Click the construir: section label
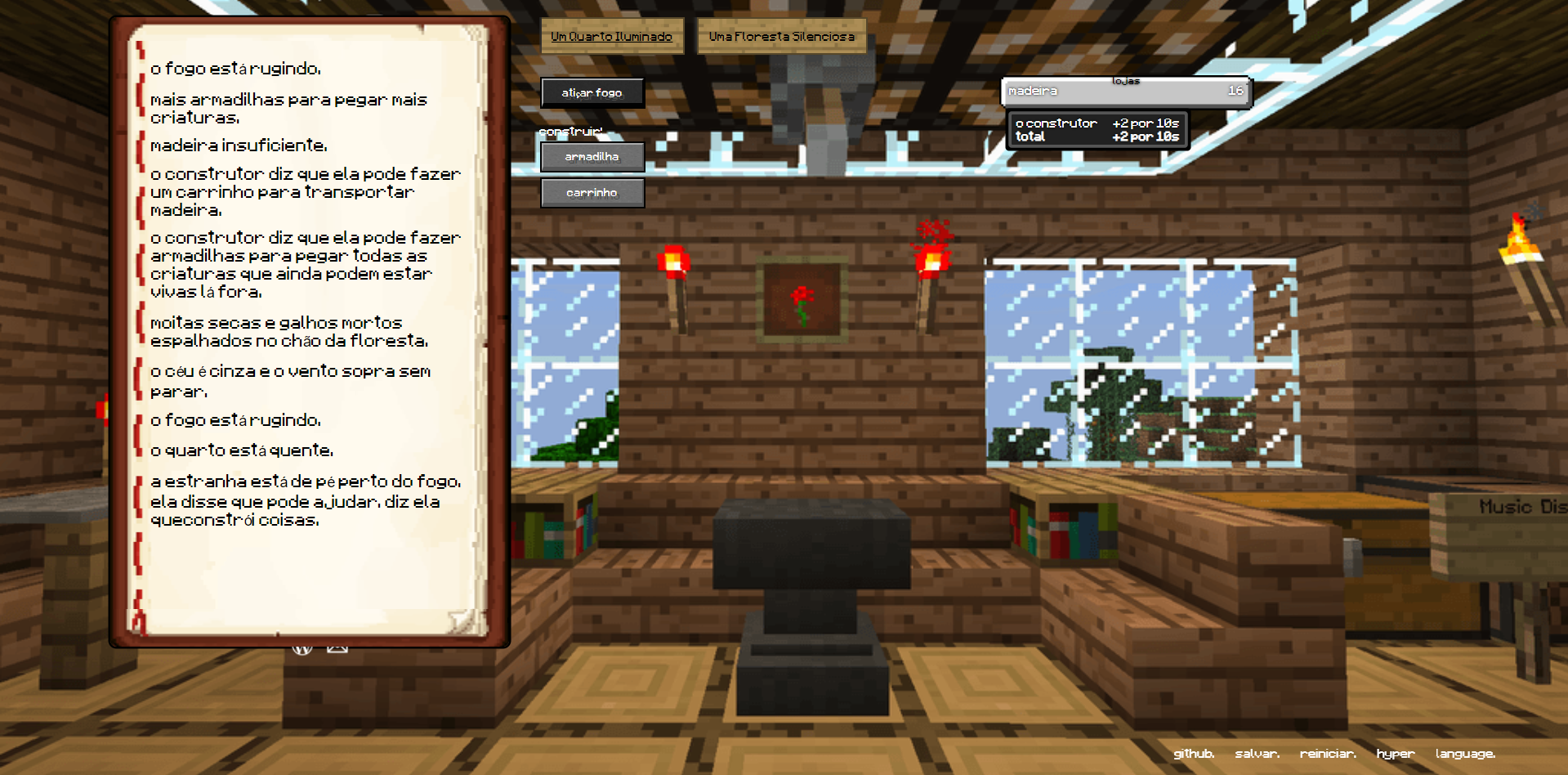This screenshot has height=775, width=1568. click(x=572, y=129)
